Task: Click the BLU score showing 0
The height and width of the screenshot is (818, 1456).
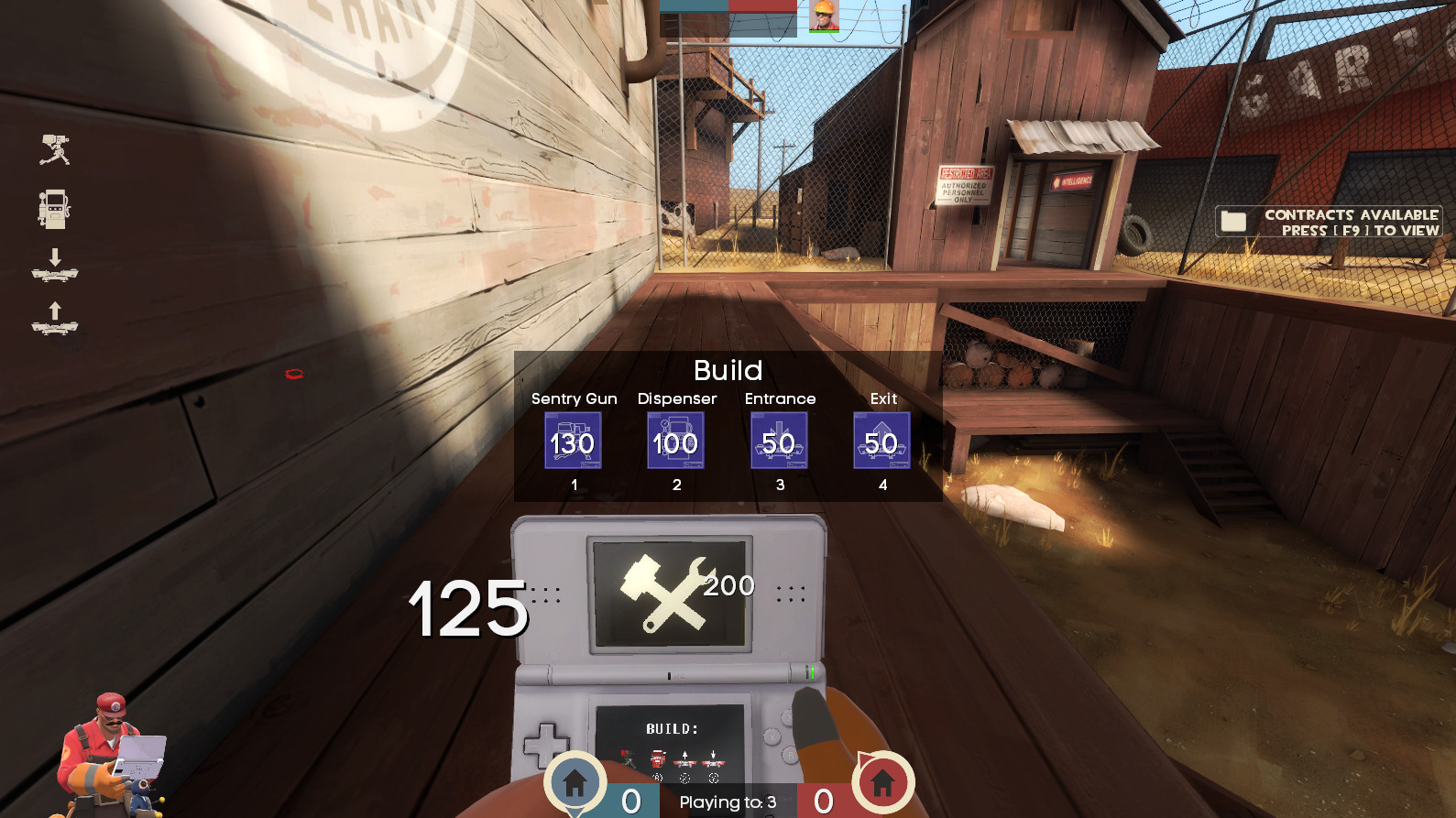Action: point(629,801)
